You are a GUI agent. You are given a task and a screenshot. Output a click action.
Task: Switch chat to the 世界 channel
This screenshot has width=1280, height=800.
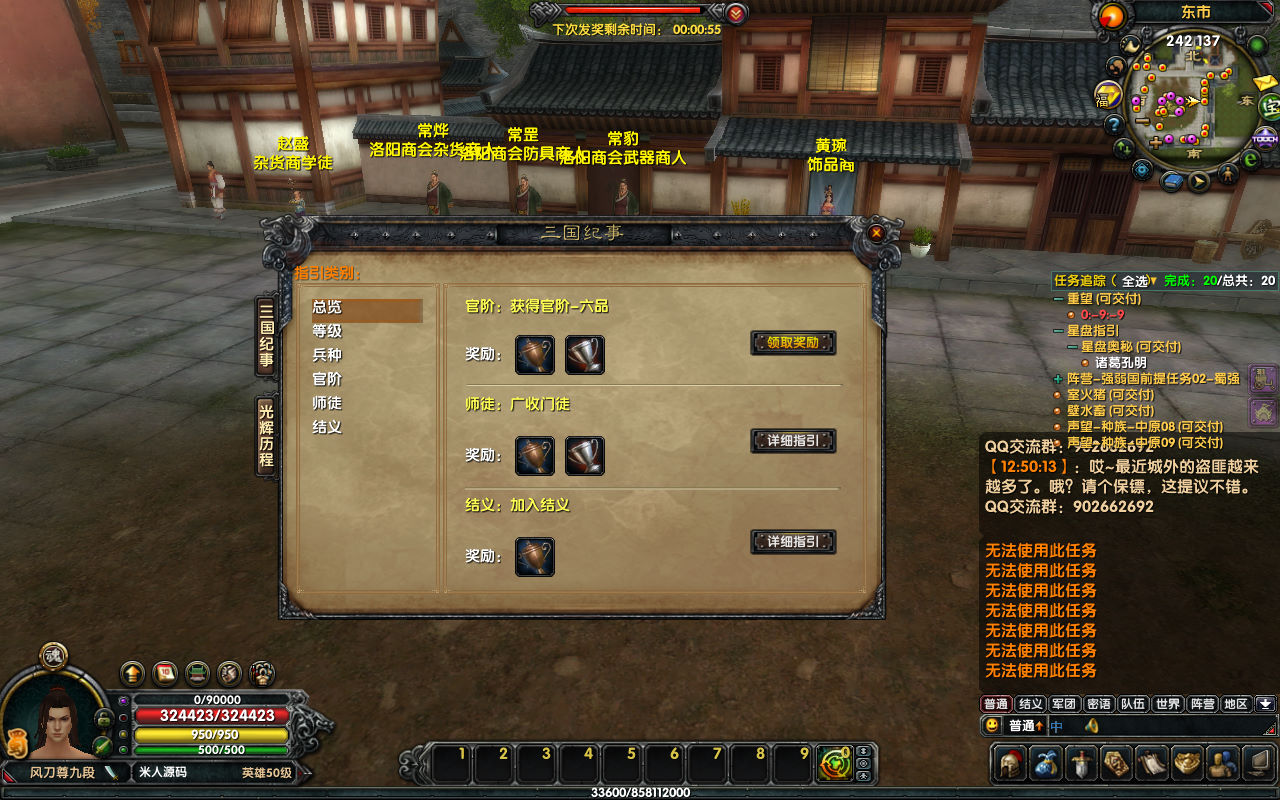point(1167,704)
